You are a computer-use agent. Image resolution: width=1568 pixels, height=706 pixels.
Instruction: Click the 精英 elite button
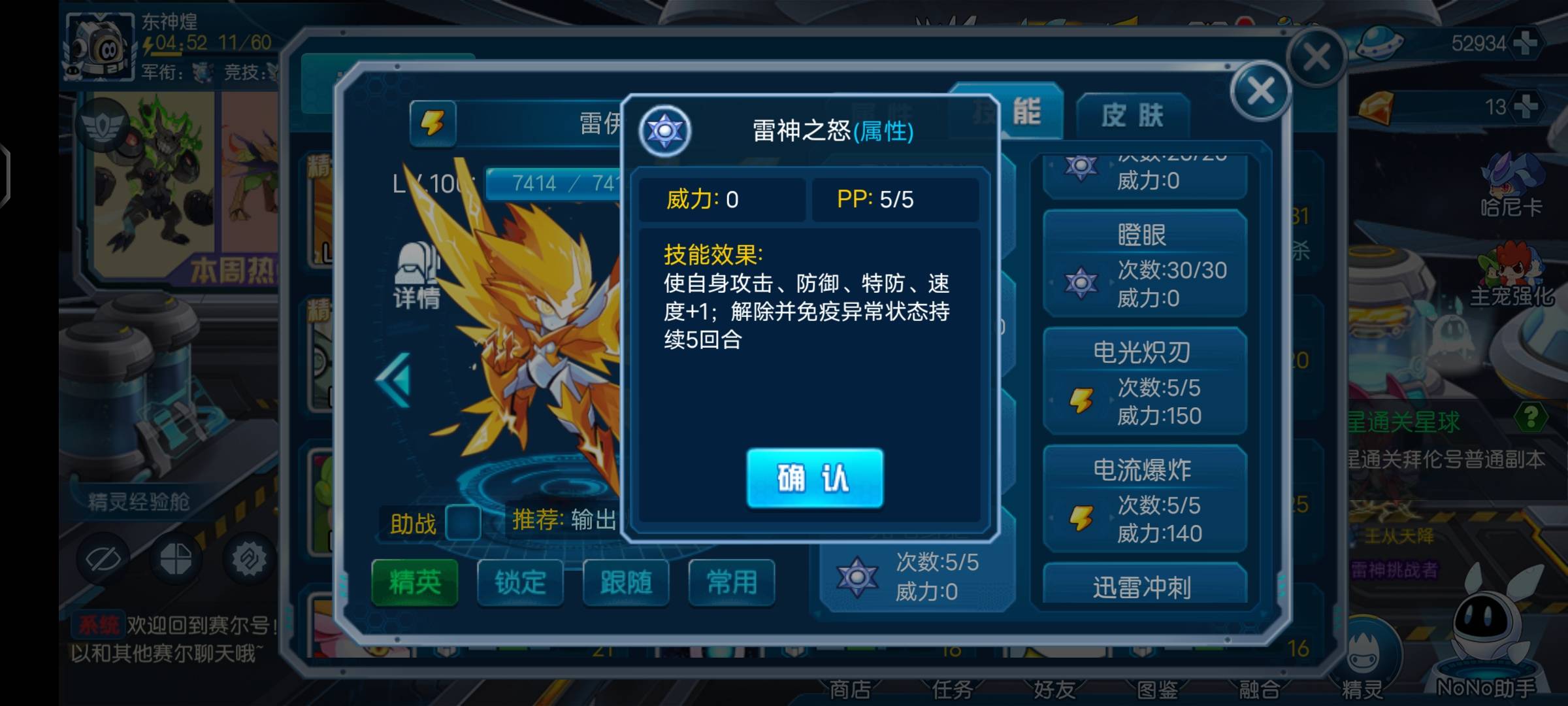(x=414, y=584)
